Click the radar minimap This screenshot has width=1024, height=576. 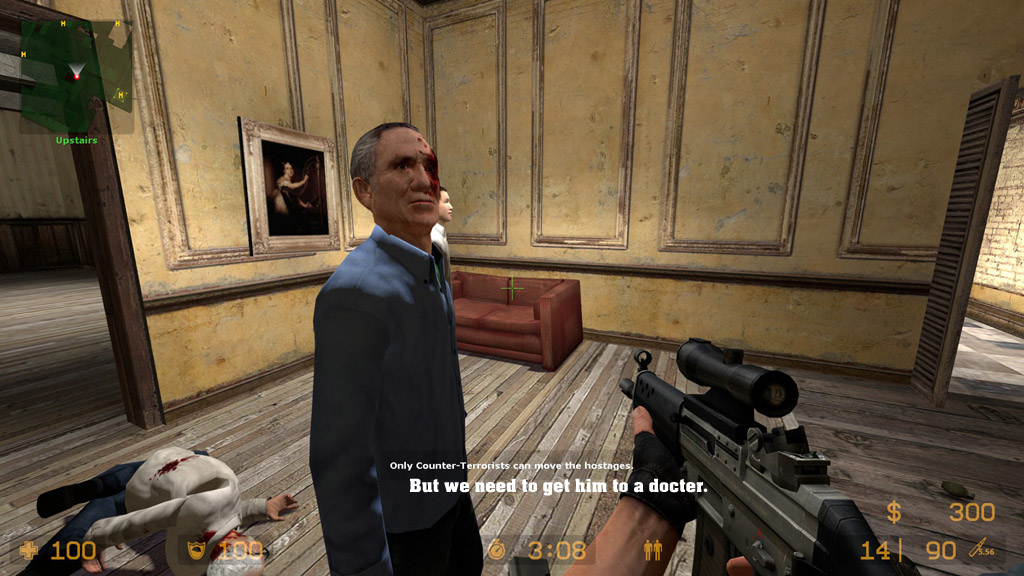pos(77,75)
